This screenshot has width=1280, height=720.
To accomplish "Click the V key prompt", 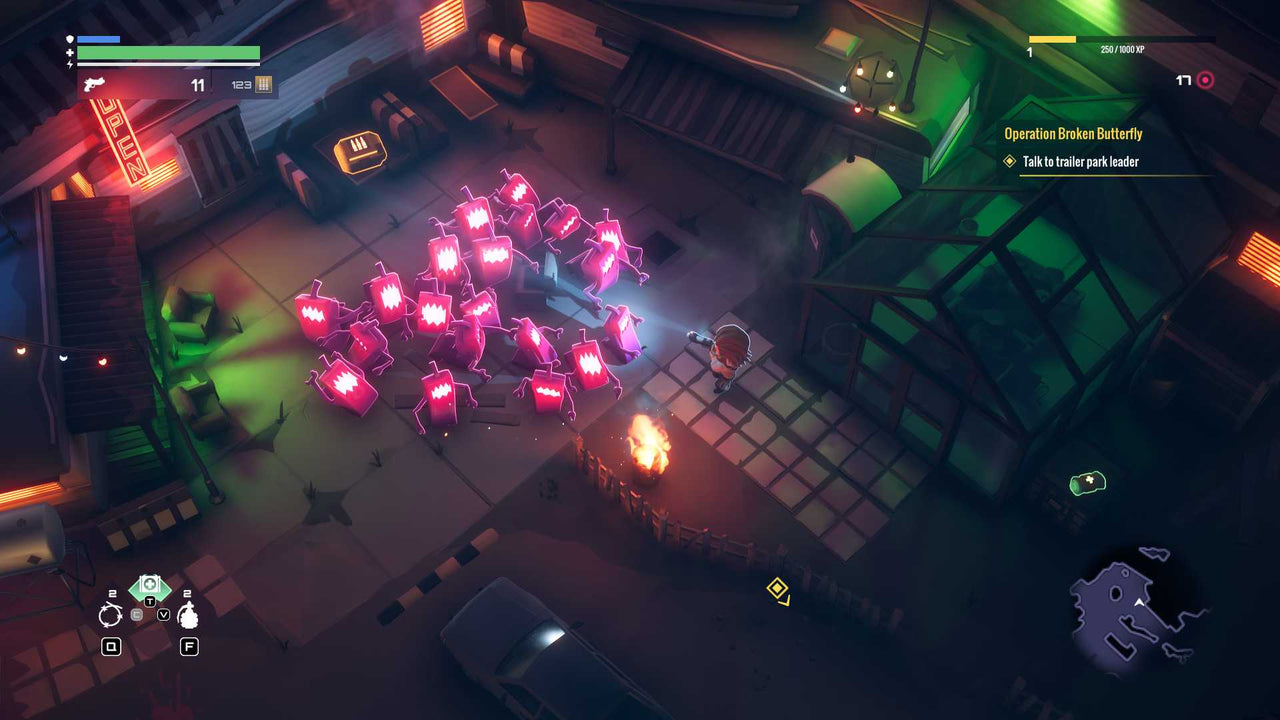I will 163,614.
